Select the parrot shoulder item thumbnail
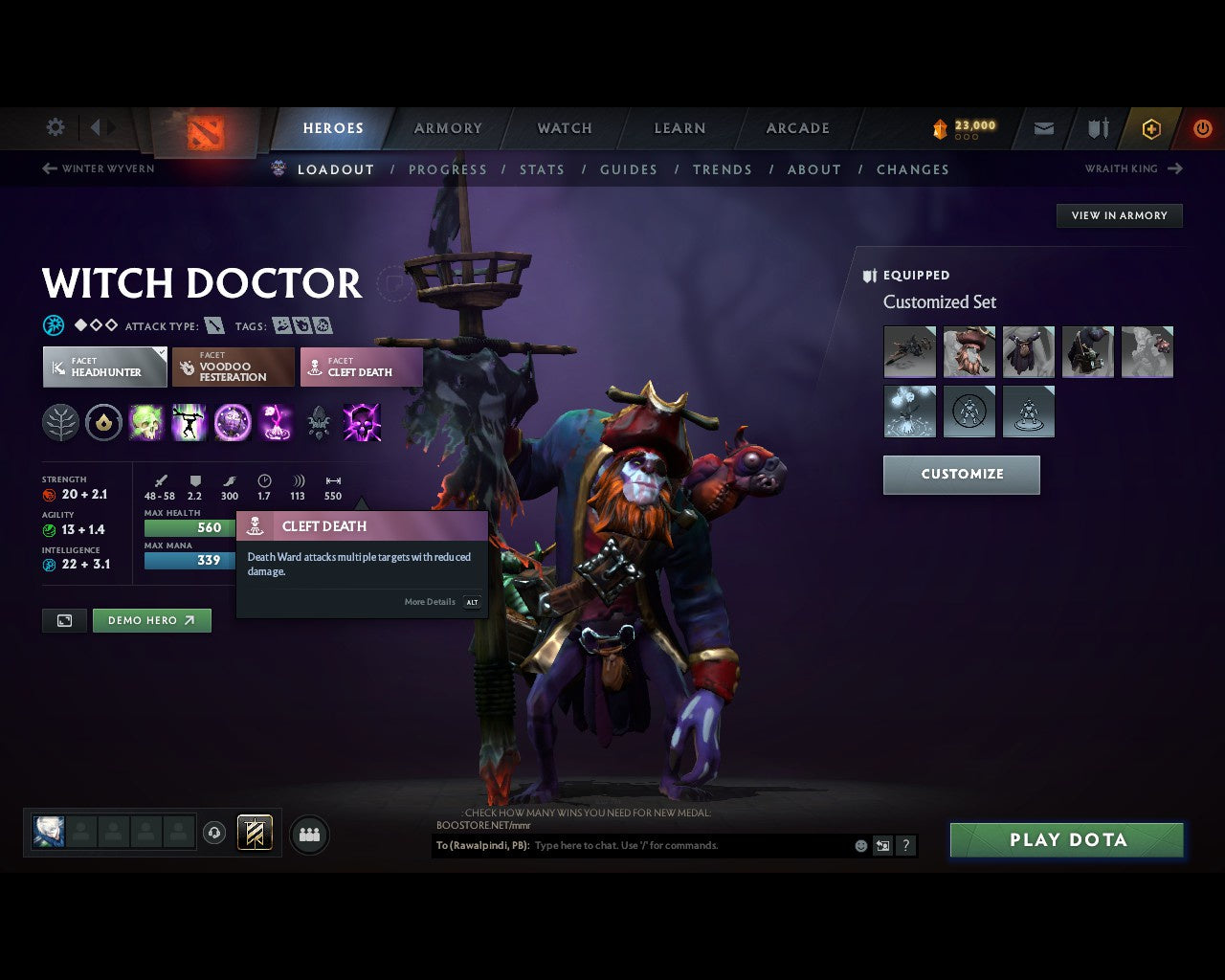 coord(1147,351)
